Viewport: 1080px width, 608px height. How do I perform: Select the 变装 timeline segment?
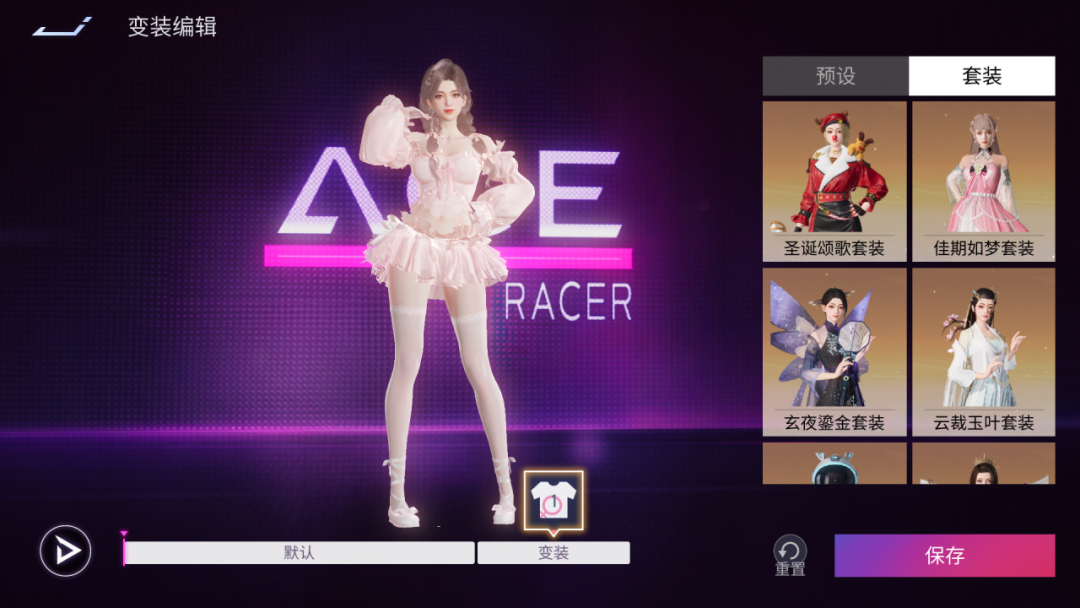pos(553,553)
